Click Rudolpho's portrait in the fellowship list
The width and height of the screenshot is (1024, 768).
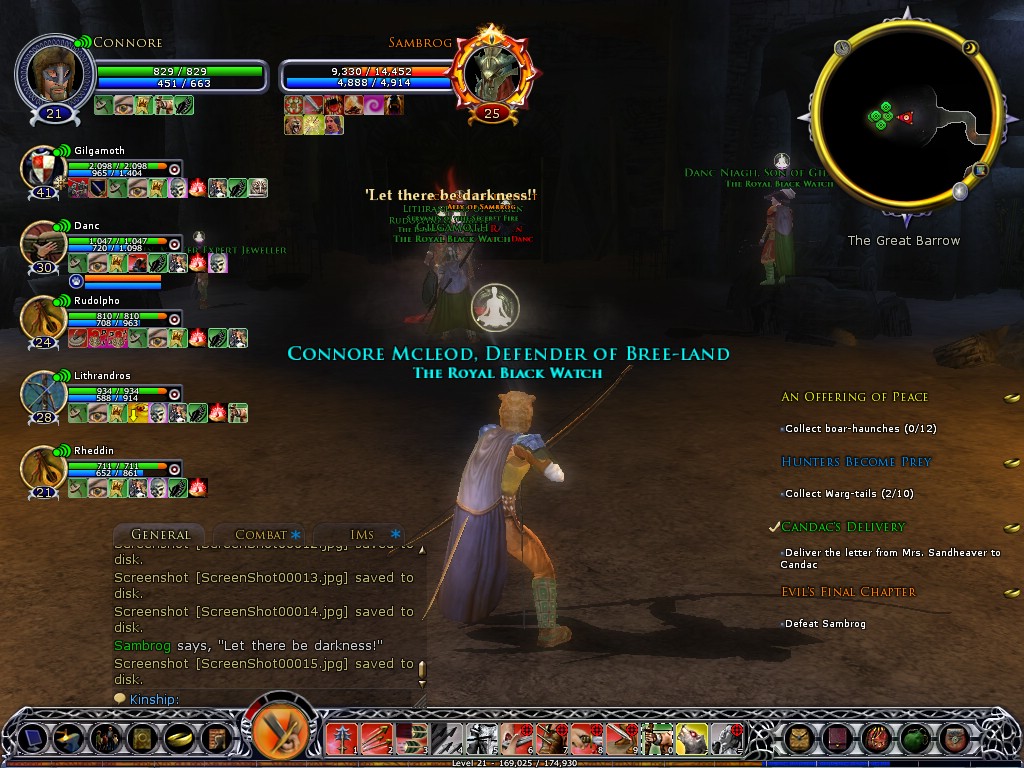click(43, 319)
